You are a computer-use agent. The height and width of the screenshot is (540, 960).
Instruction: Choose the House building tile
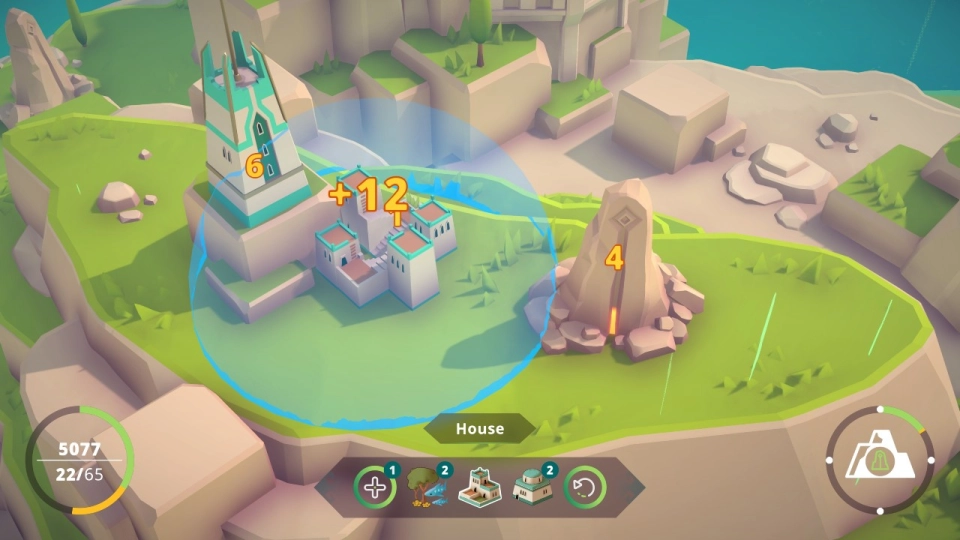(x=480, y=488)
